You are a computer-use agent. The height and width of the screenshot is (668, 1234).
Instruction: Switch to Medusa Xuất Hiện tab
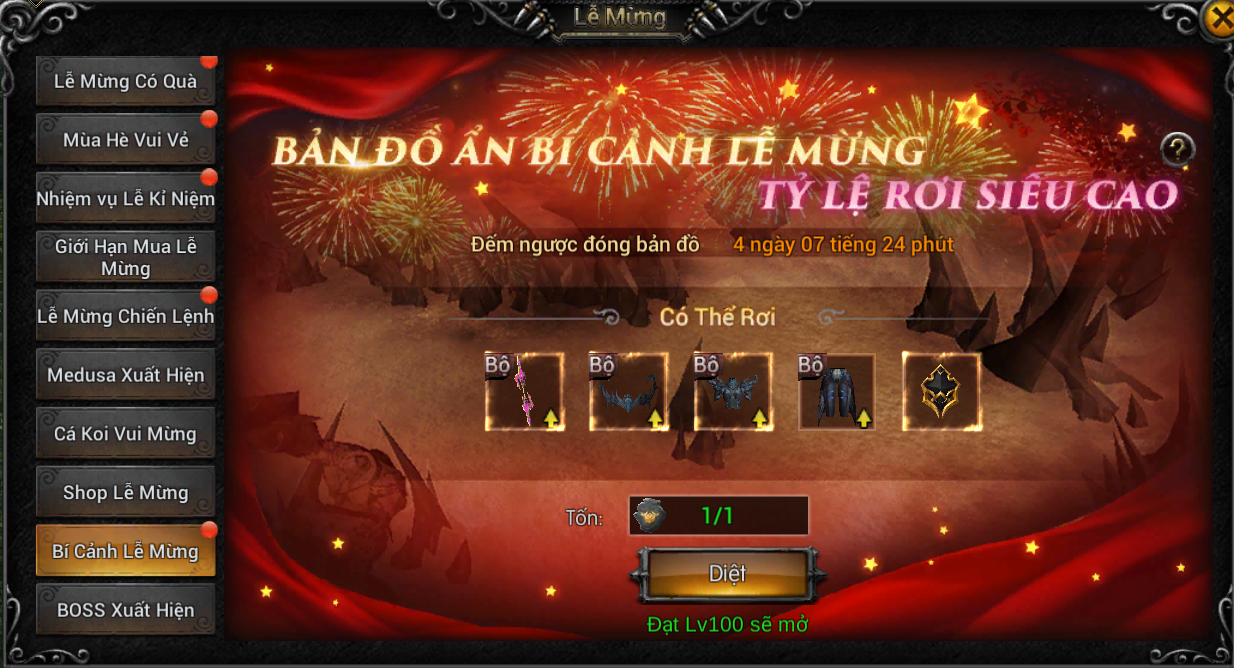pyautogui.click(x=125, y=375)
